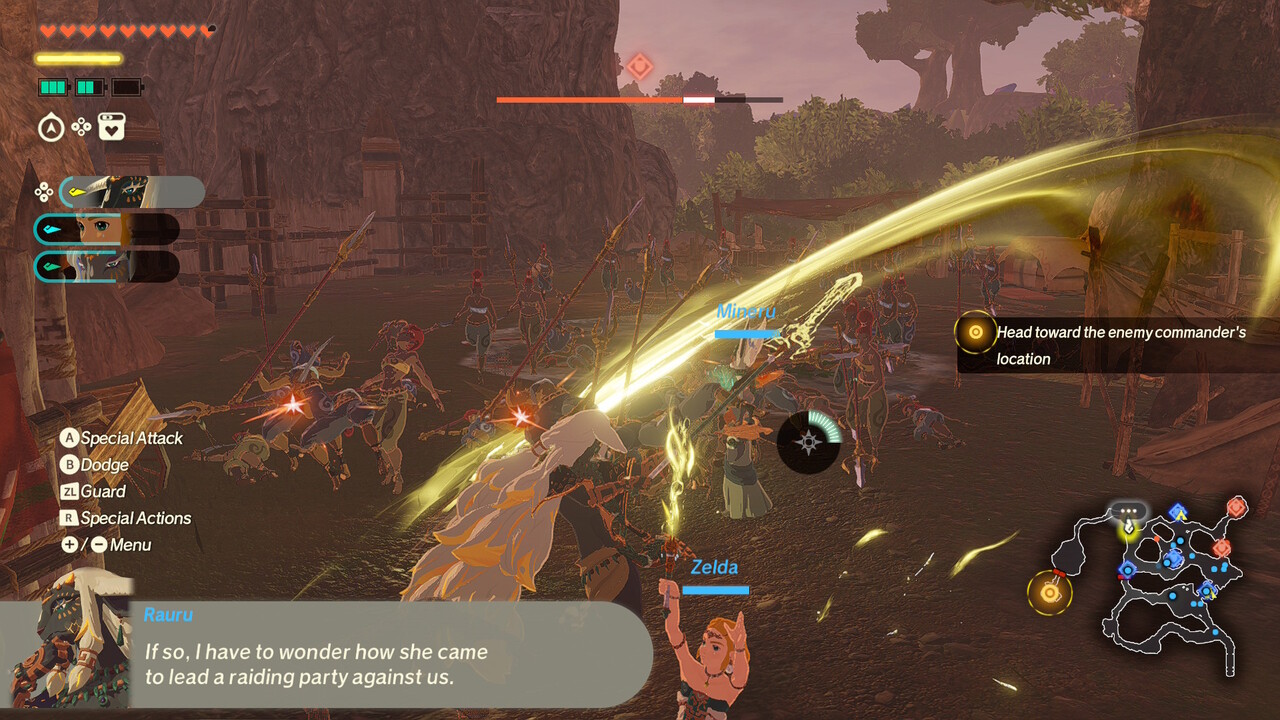Open the Special Actions command
This screenshot has width=1280, height=720.
(x=135, y=518)
